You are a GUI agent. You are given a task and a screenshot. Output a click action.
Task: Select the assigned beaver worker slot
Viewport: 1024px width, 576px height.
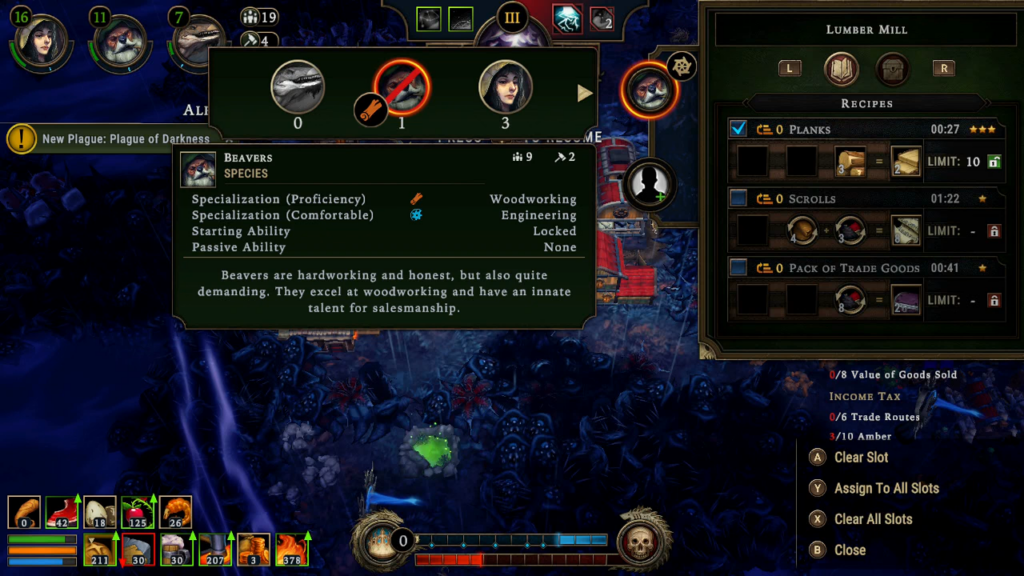coord(647,90)
